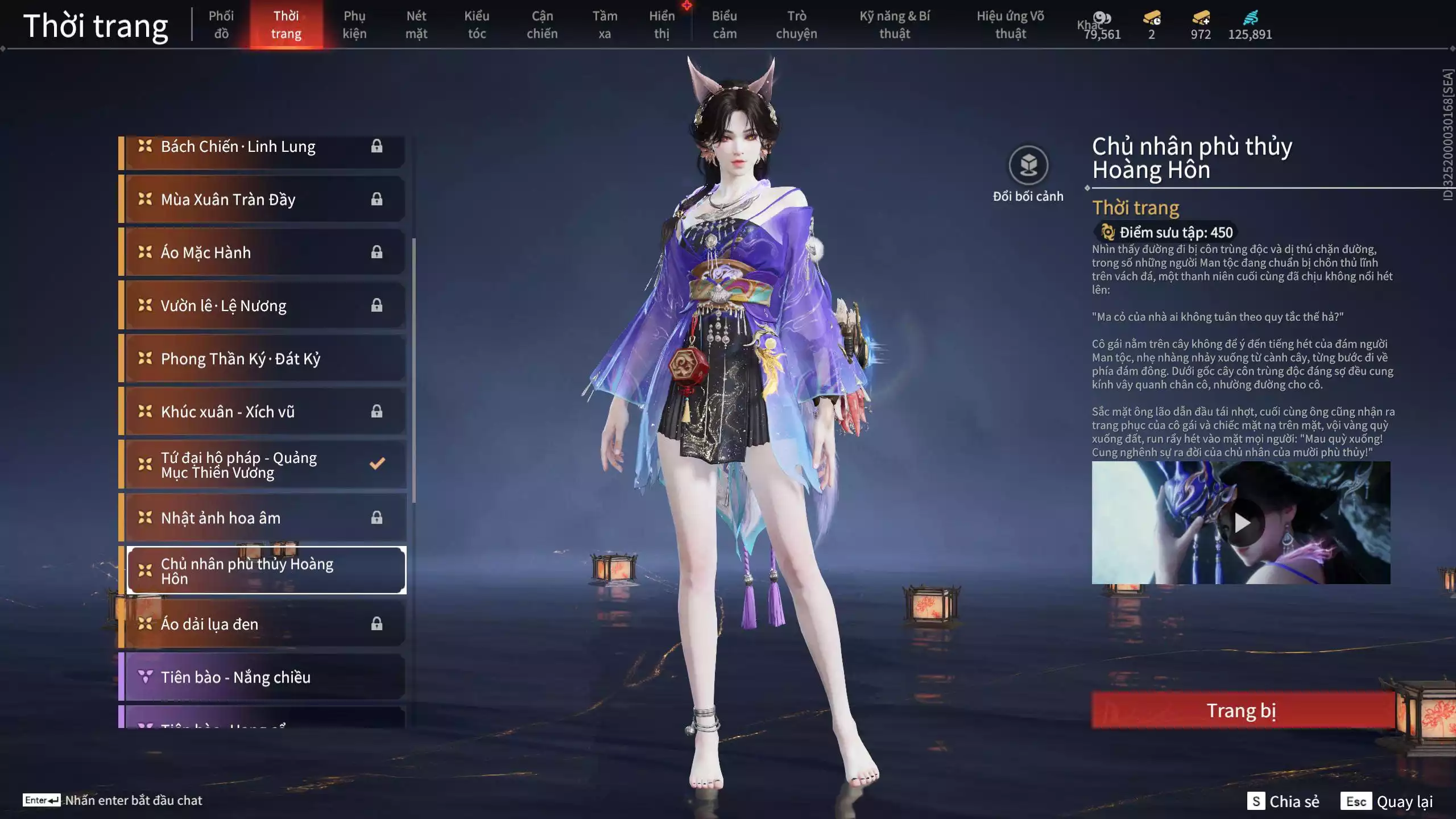1456x819 pixels.
Task: Click the gold ingot with plus icon
Action: click(1200, 19)
